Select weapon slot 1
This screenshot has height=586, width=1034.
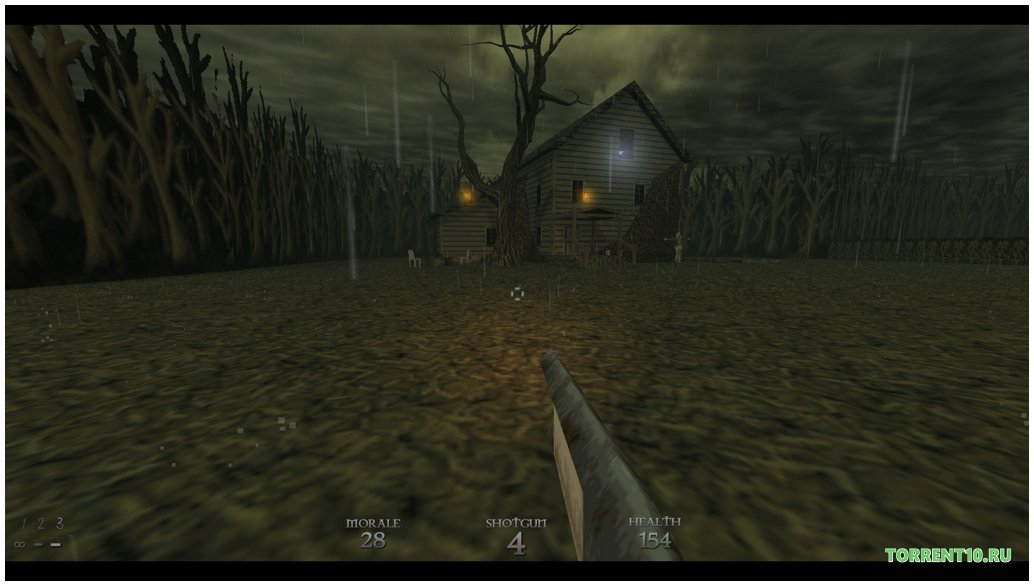(23, 523)
